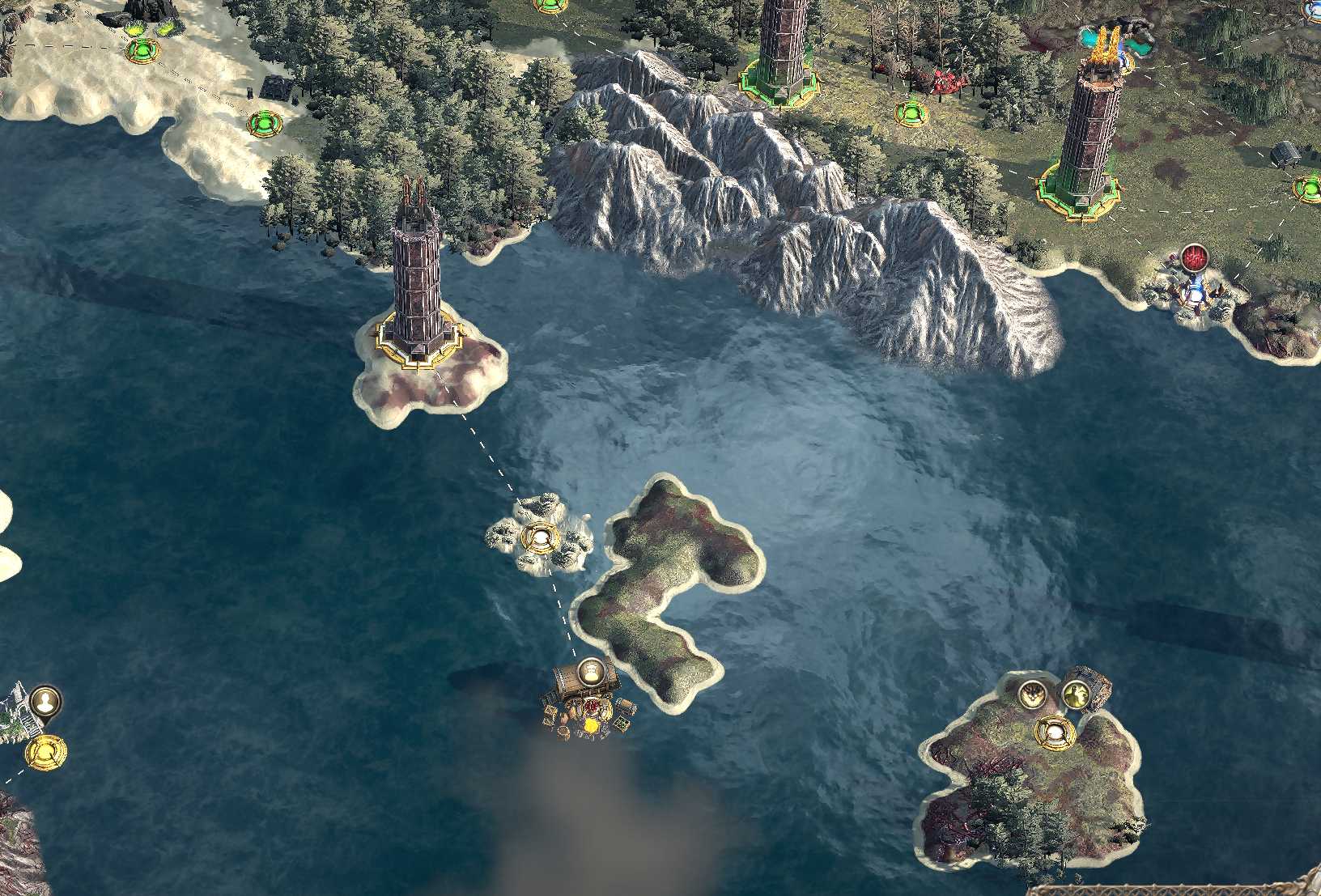Select the portrait pin marker beside the dock
Screen dimensions: 1321x896
tap(46, 700)
